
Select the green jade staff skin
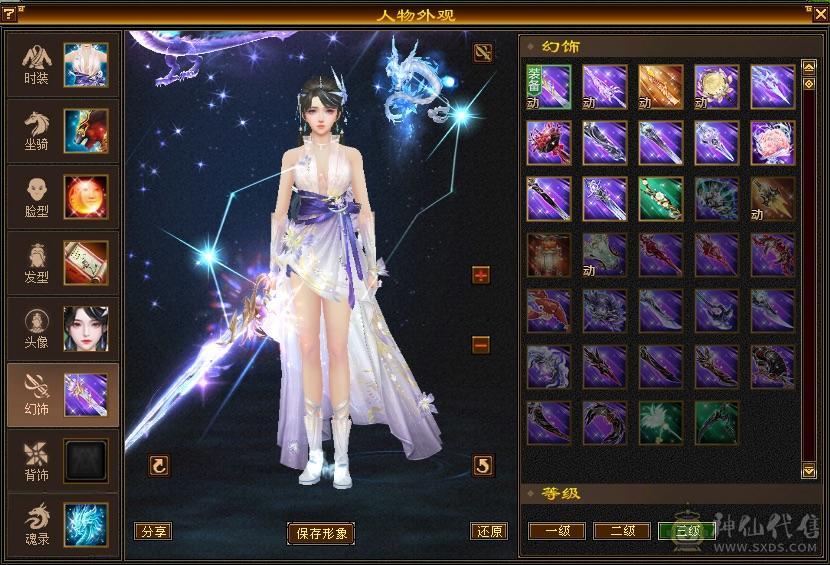661,199
